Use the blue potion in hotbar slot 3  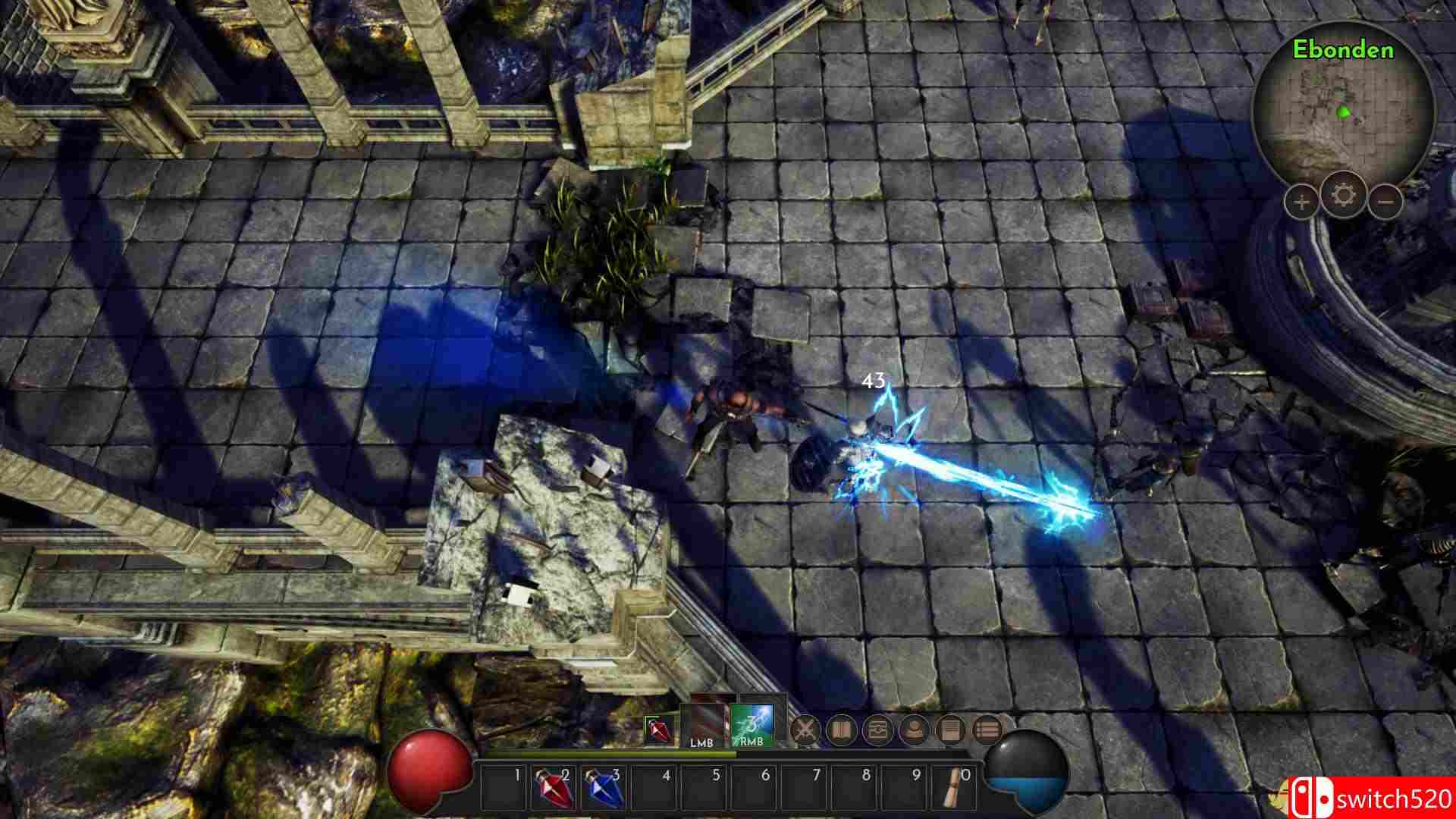(603, 792)
